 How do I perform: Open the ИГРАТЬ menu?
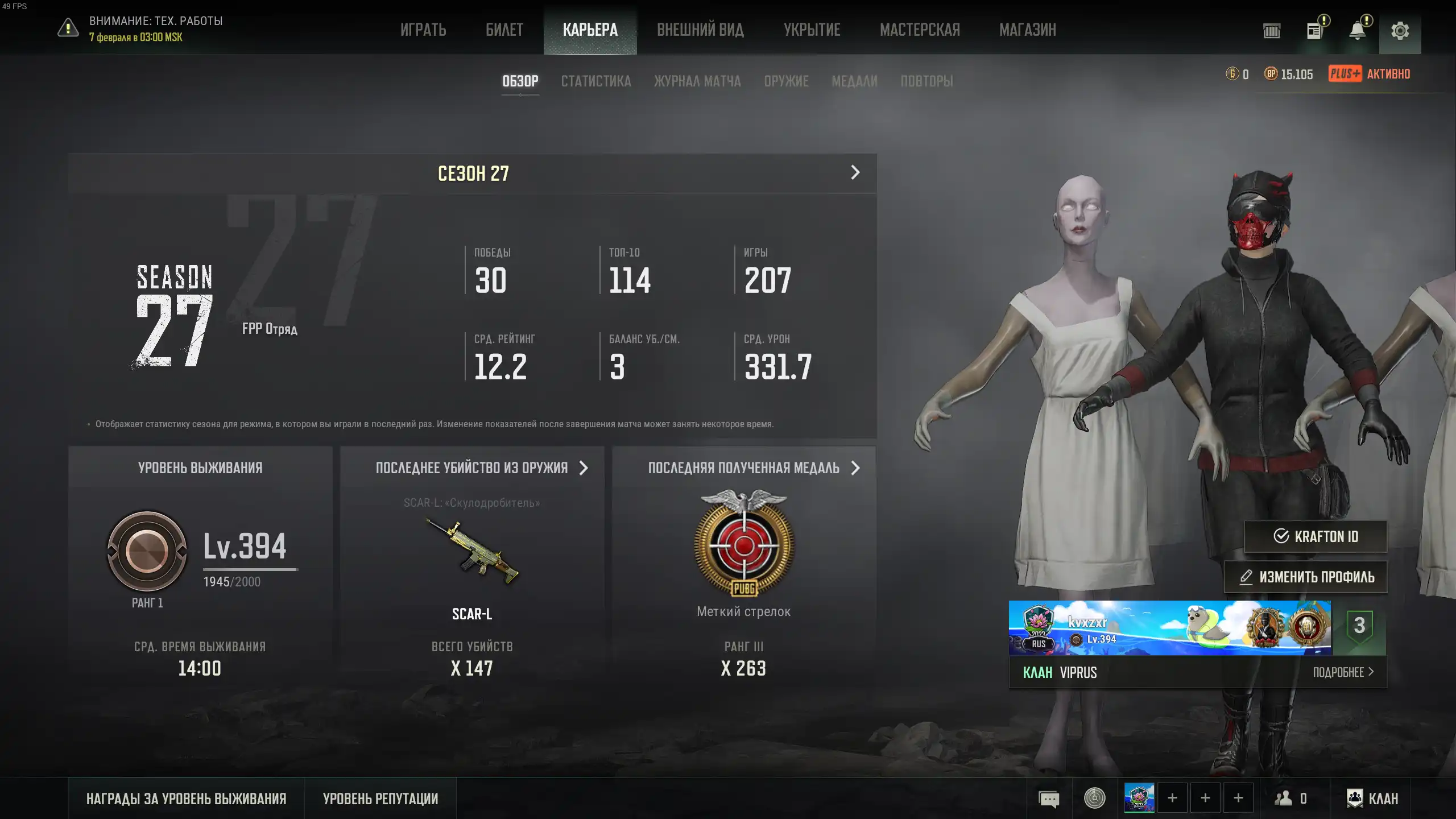pos(423,30)
